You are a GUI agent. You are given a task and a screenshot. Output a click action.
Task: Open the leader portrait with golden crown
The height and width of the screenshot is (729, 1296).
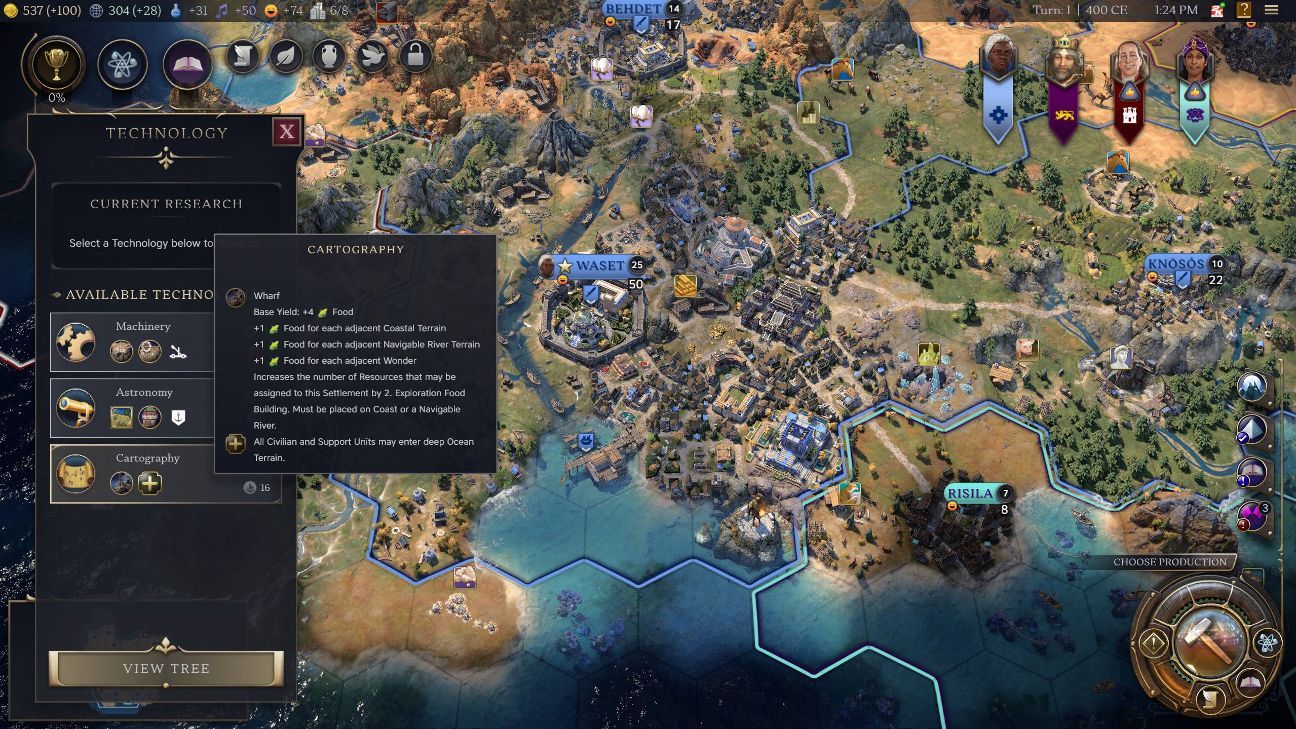(1064, 62)
